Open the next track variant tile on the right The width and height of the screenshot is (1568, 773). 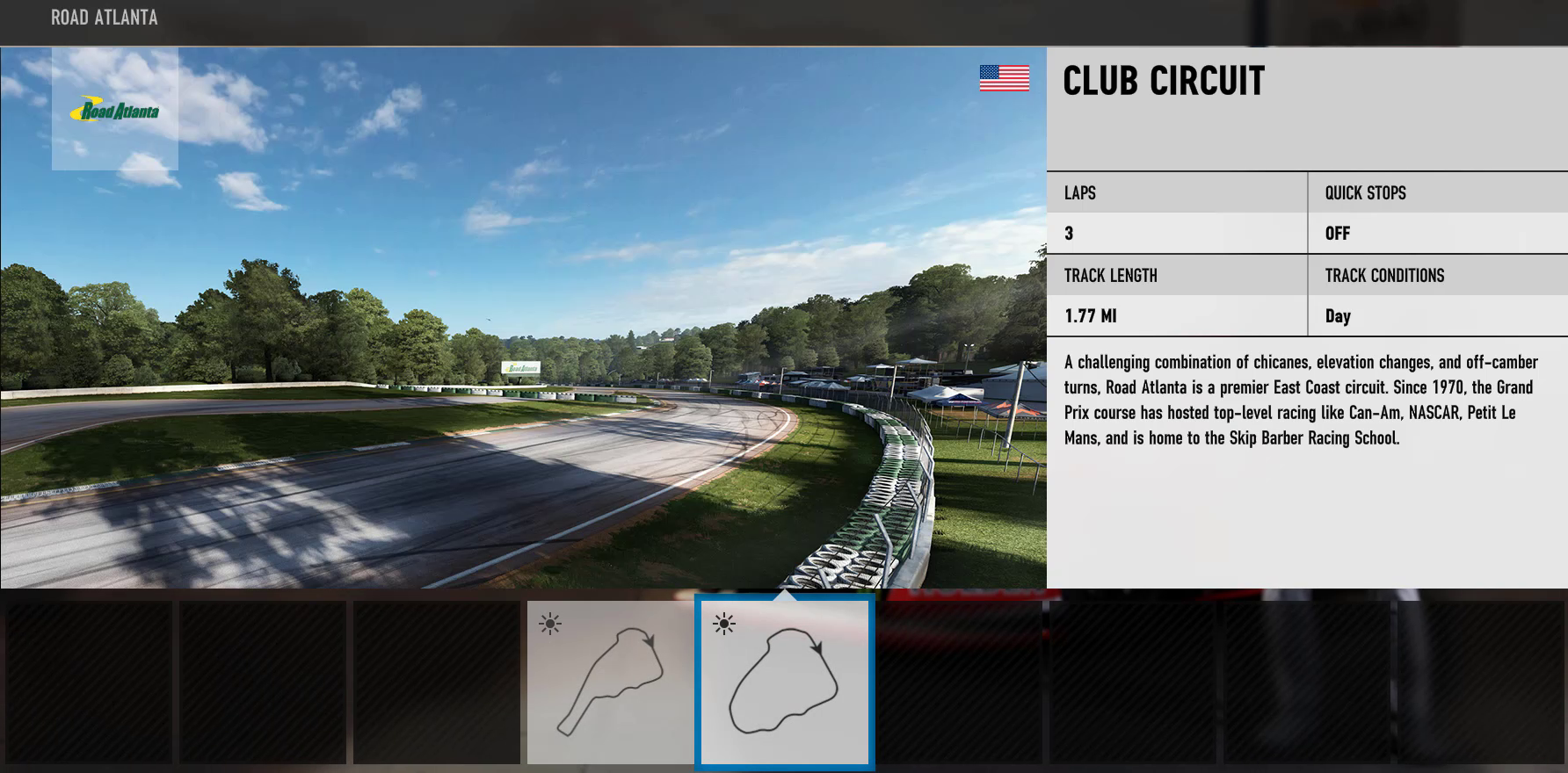[x=958, y=682]
